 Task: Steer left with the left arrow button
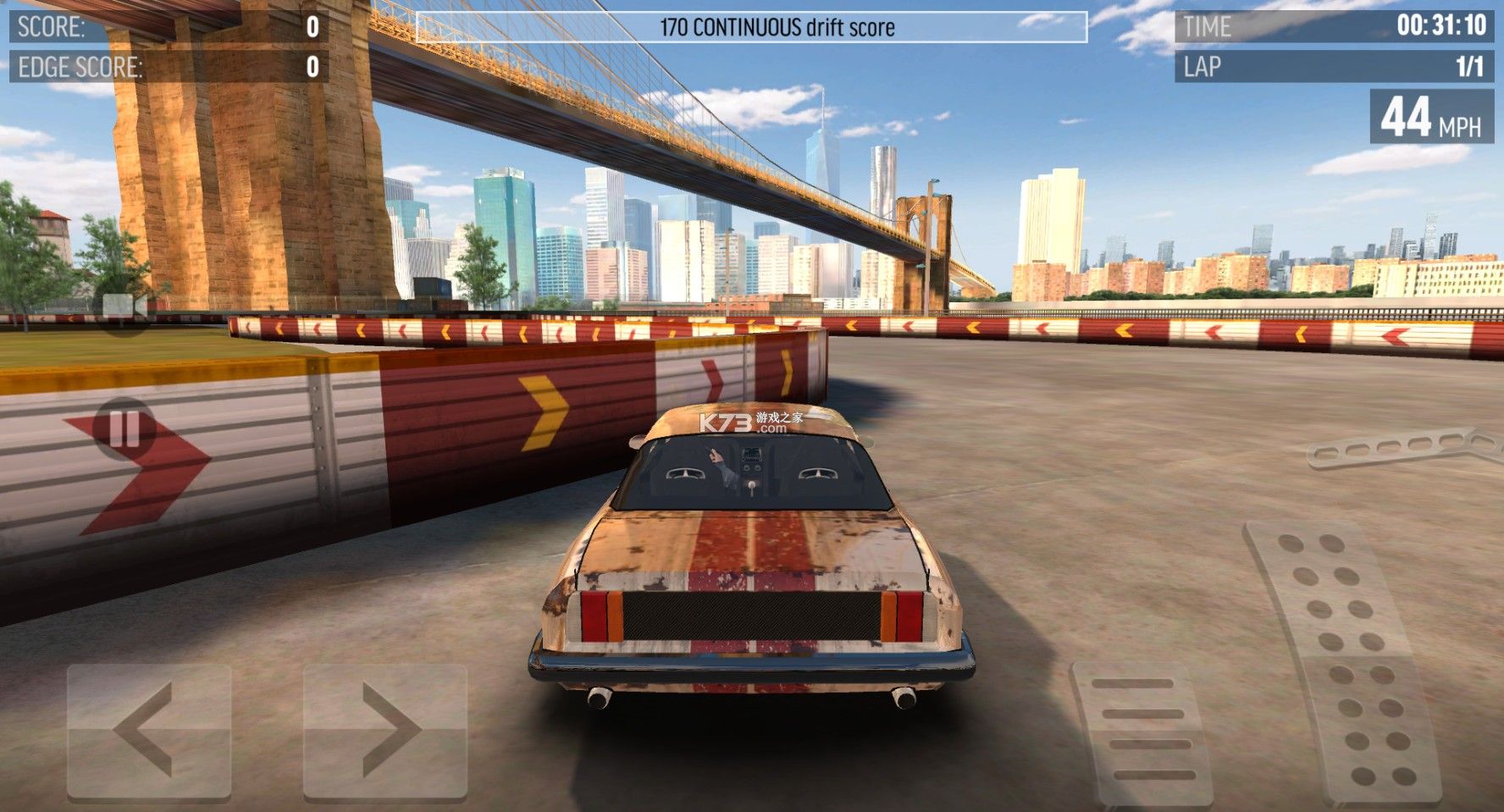click(149, 732)
